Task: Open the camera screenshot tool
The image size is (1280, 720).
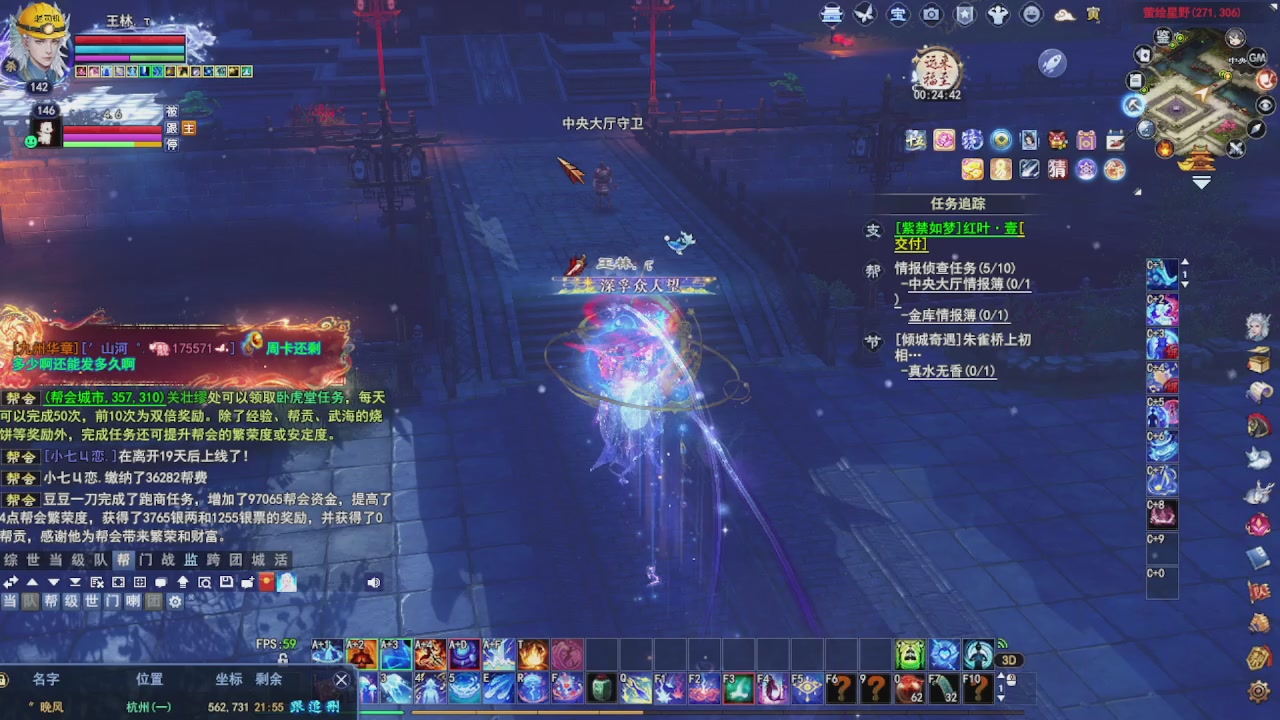Action: pyautogui.click(x=930, y=14)
